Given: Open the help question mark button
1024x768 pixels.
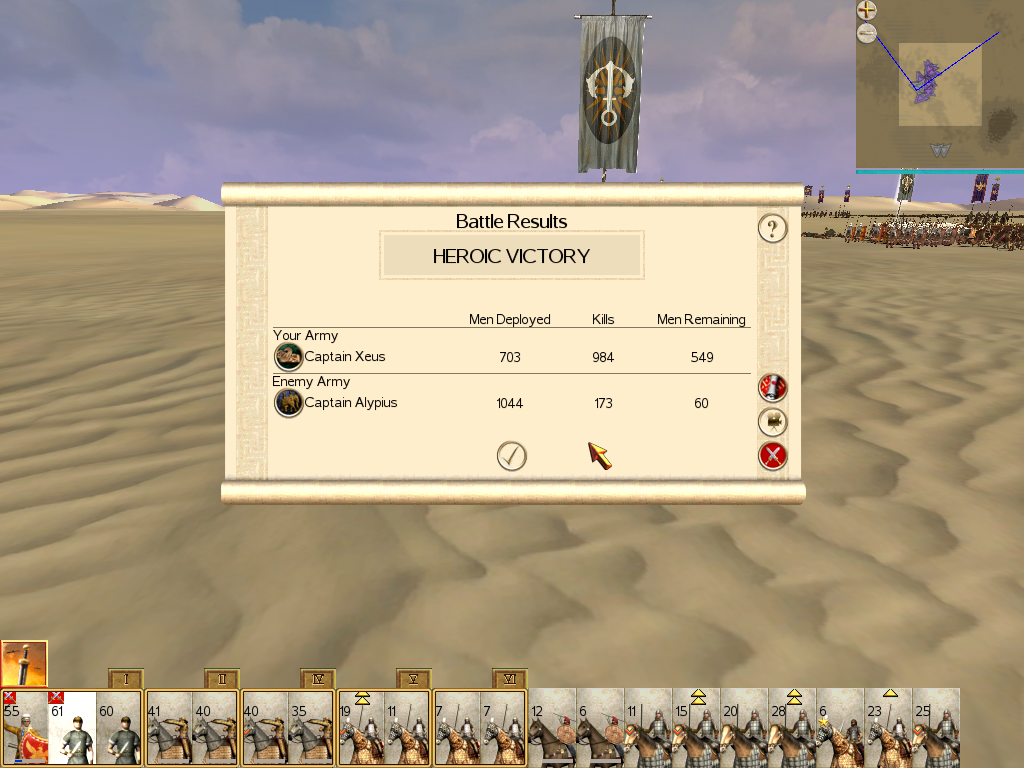Looking at the screenshot, I should pyautogui.click(x=772, y=229).
